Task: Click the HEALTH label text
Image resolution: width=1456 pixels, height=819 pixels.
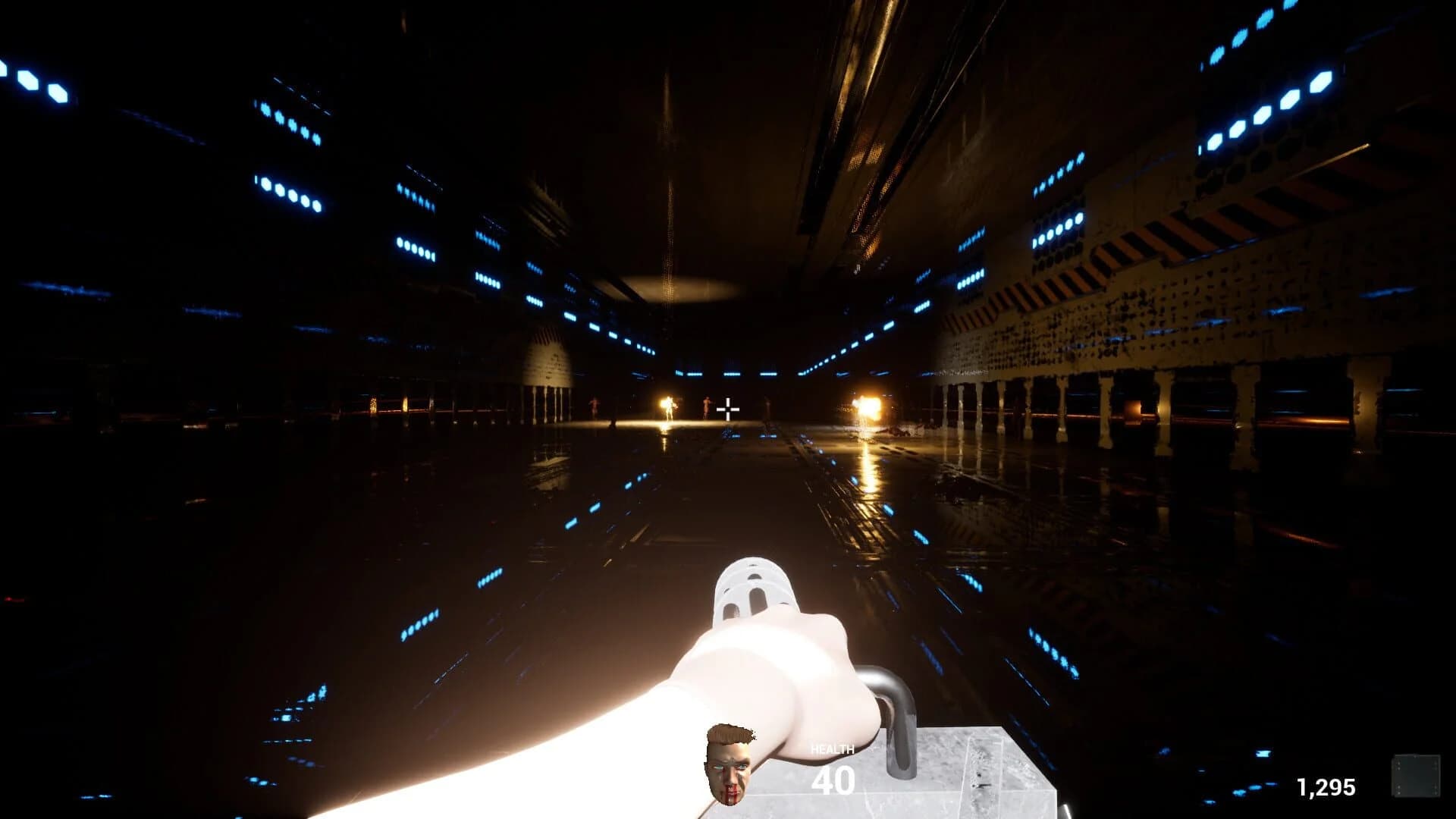Action: point(834,749)
